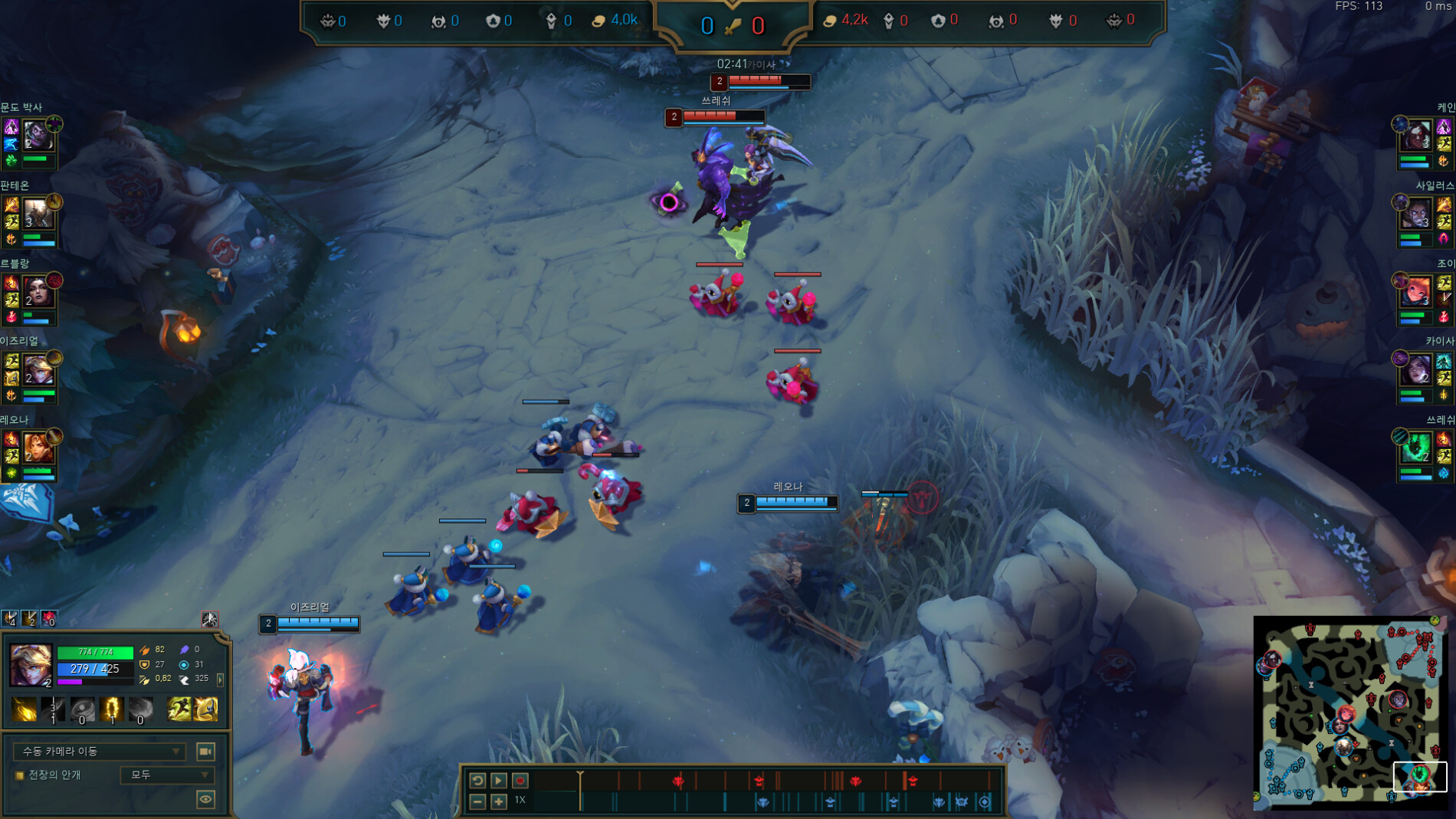Select Kayn's portrait on the red team list
The height and width of the screenshot is (819, 1456).
click(1418, 136)
